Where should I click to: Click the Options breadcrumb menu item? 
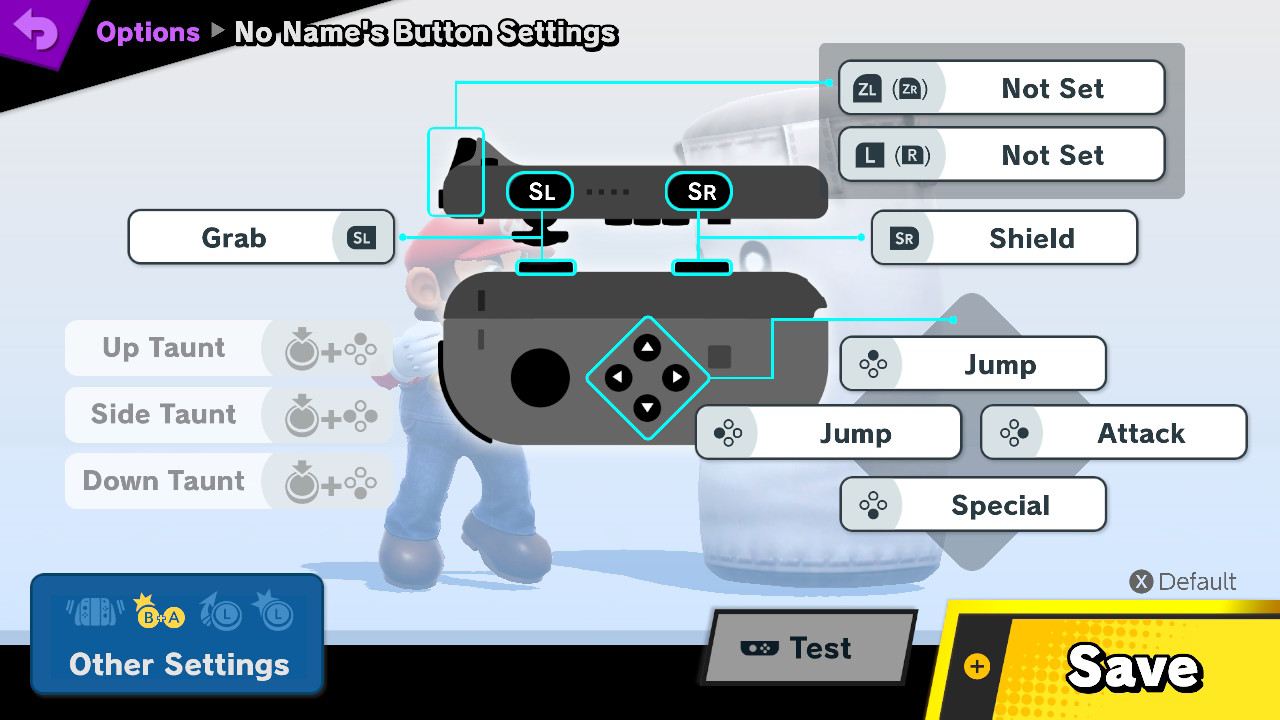click(148, 31)
